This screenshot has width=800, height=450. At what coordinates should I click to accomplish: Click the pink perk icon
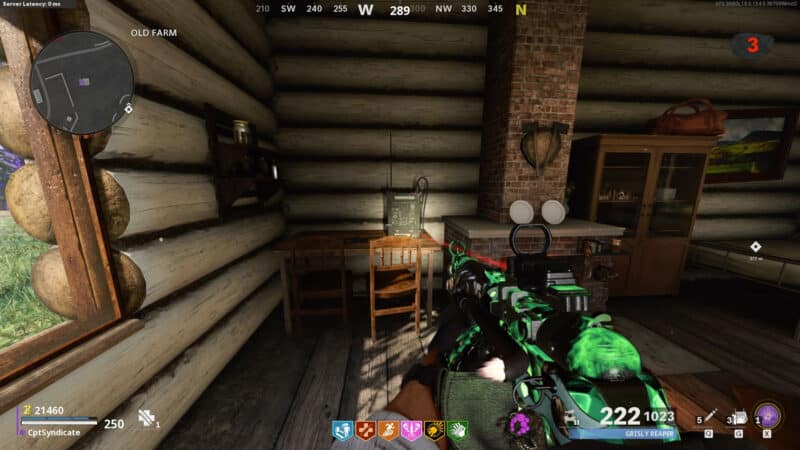pos(412,432)
